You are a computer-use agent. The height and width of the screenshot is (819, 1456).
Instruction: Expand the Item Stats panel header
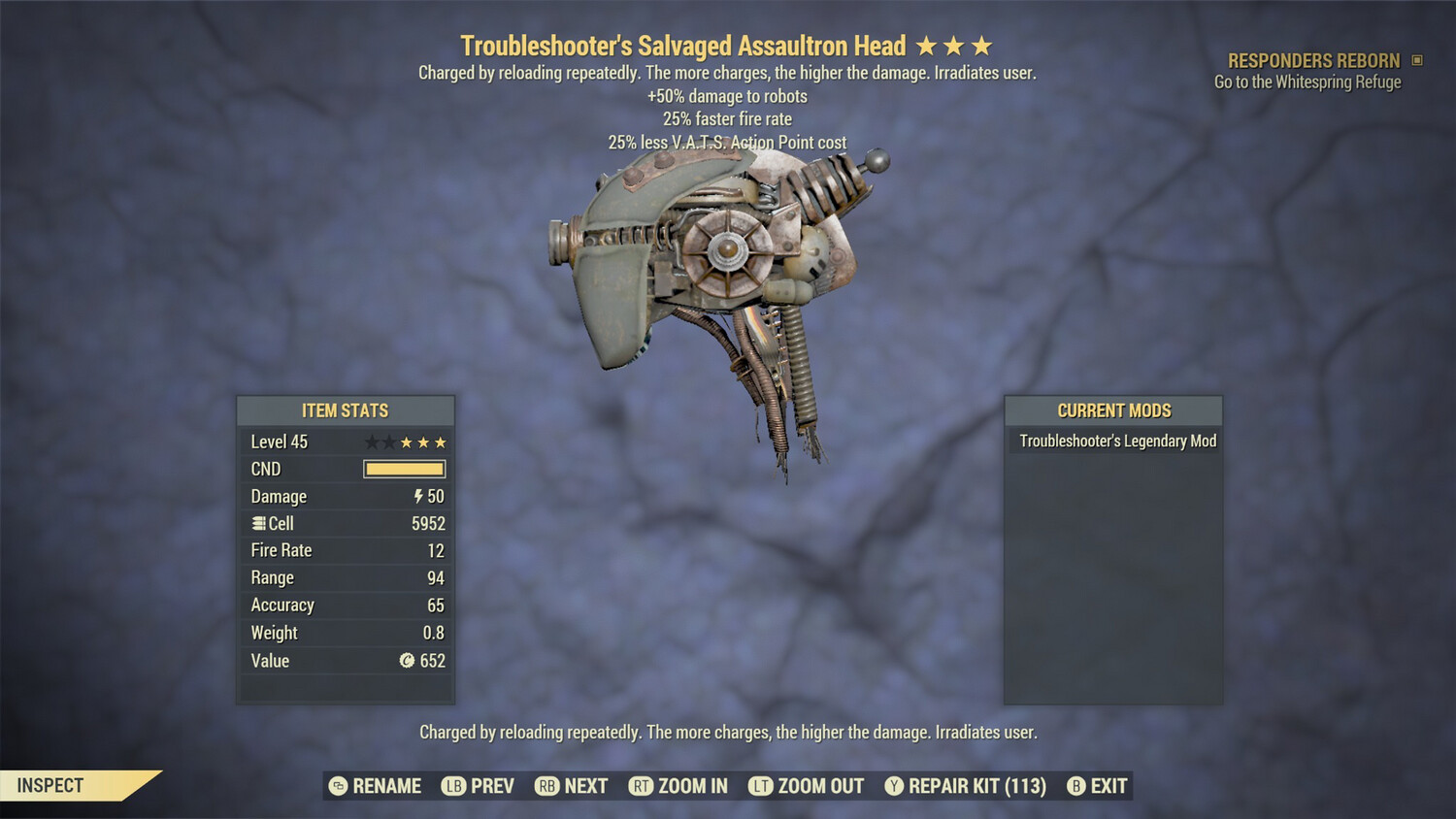[x=345, y=410]
